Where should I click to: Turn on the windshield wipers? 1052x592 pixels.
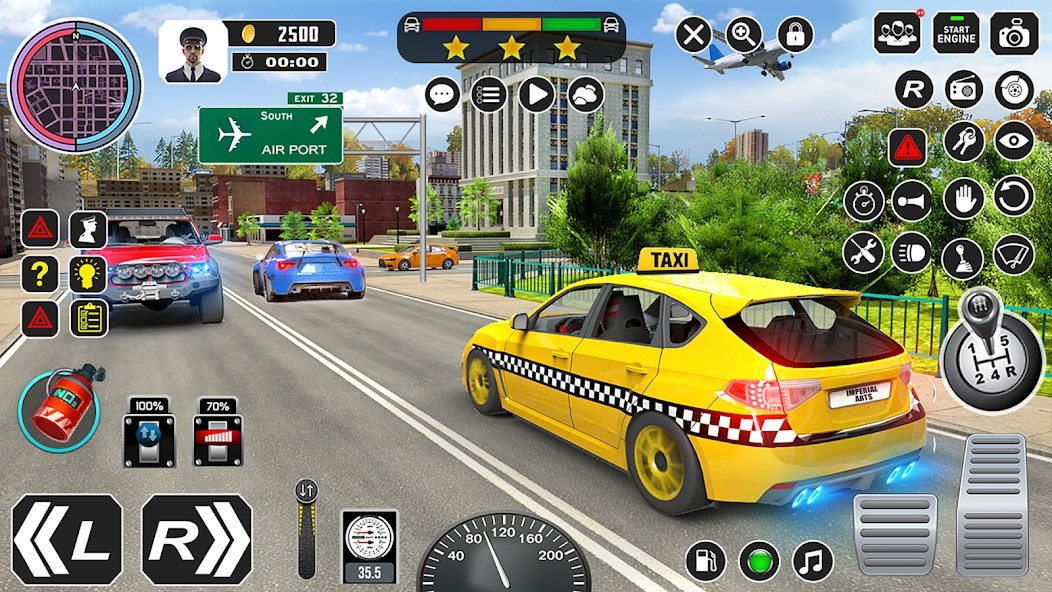click(1013, 254)
